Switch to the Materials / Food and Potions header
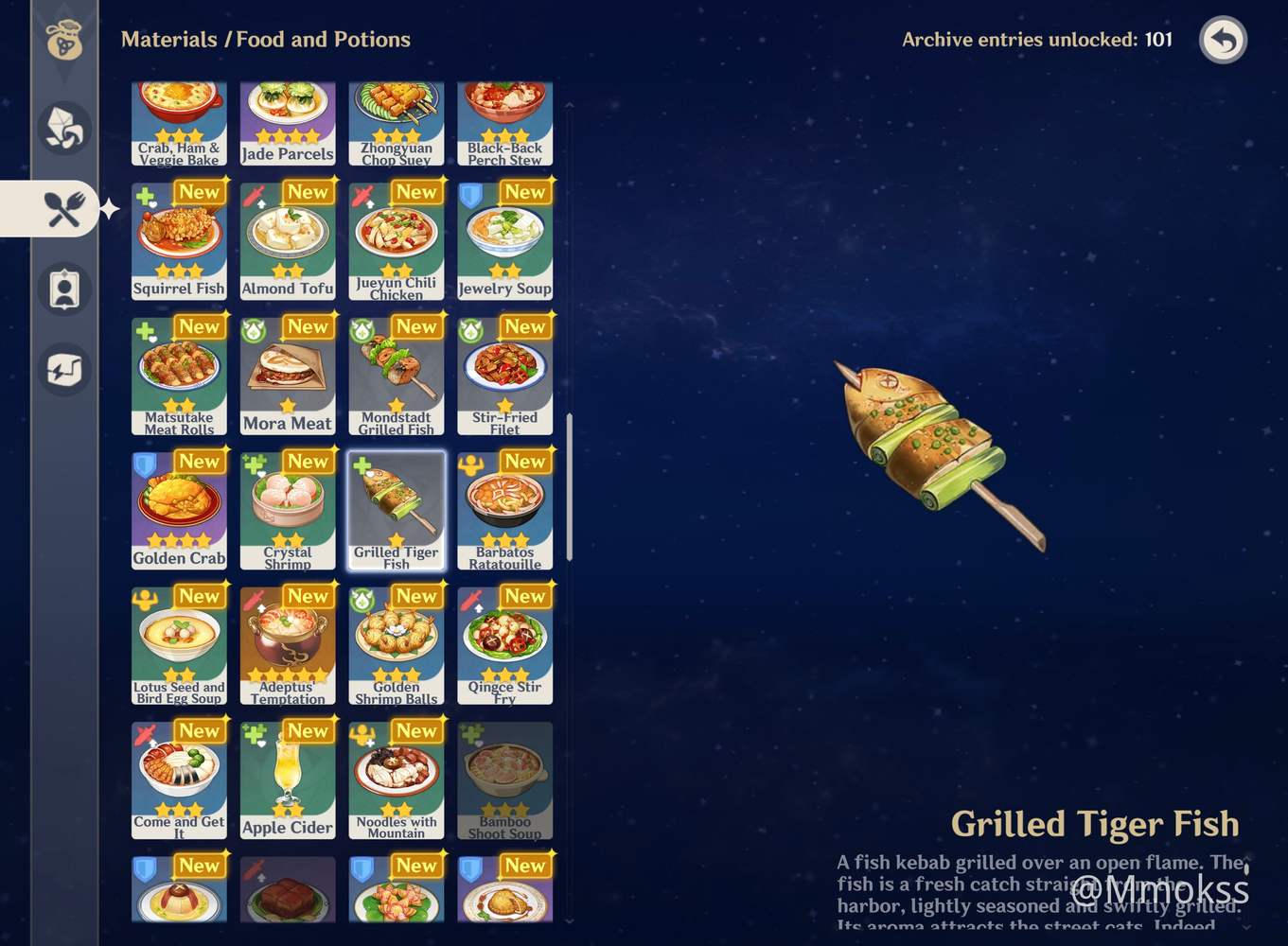The height and width of the screenshot is (946, 1288). tap(266, 40)
